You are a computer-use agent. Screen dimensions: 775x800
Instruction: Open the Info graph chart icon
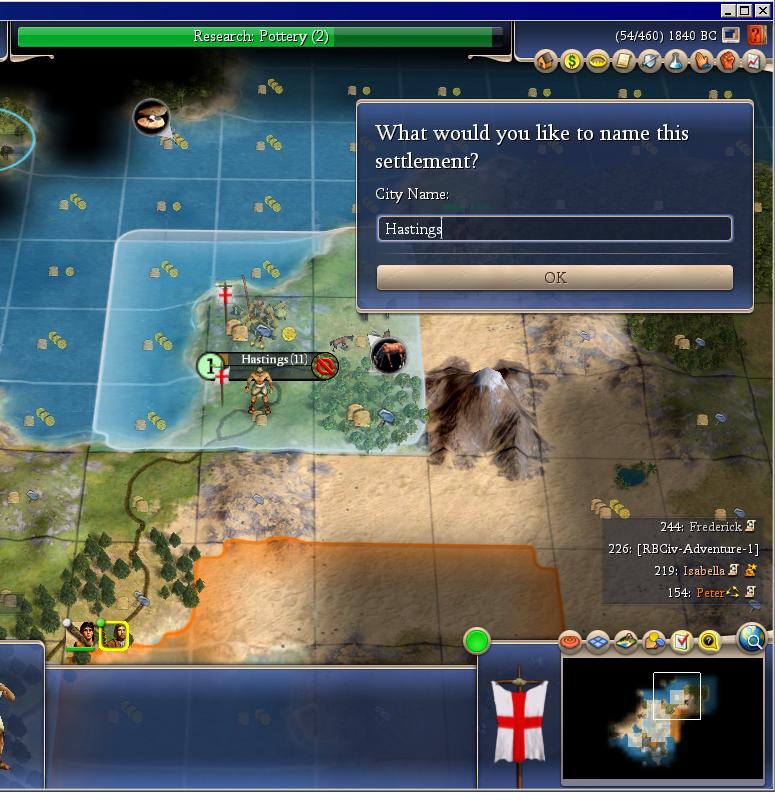(753, 62)
